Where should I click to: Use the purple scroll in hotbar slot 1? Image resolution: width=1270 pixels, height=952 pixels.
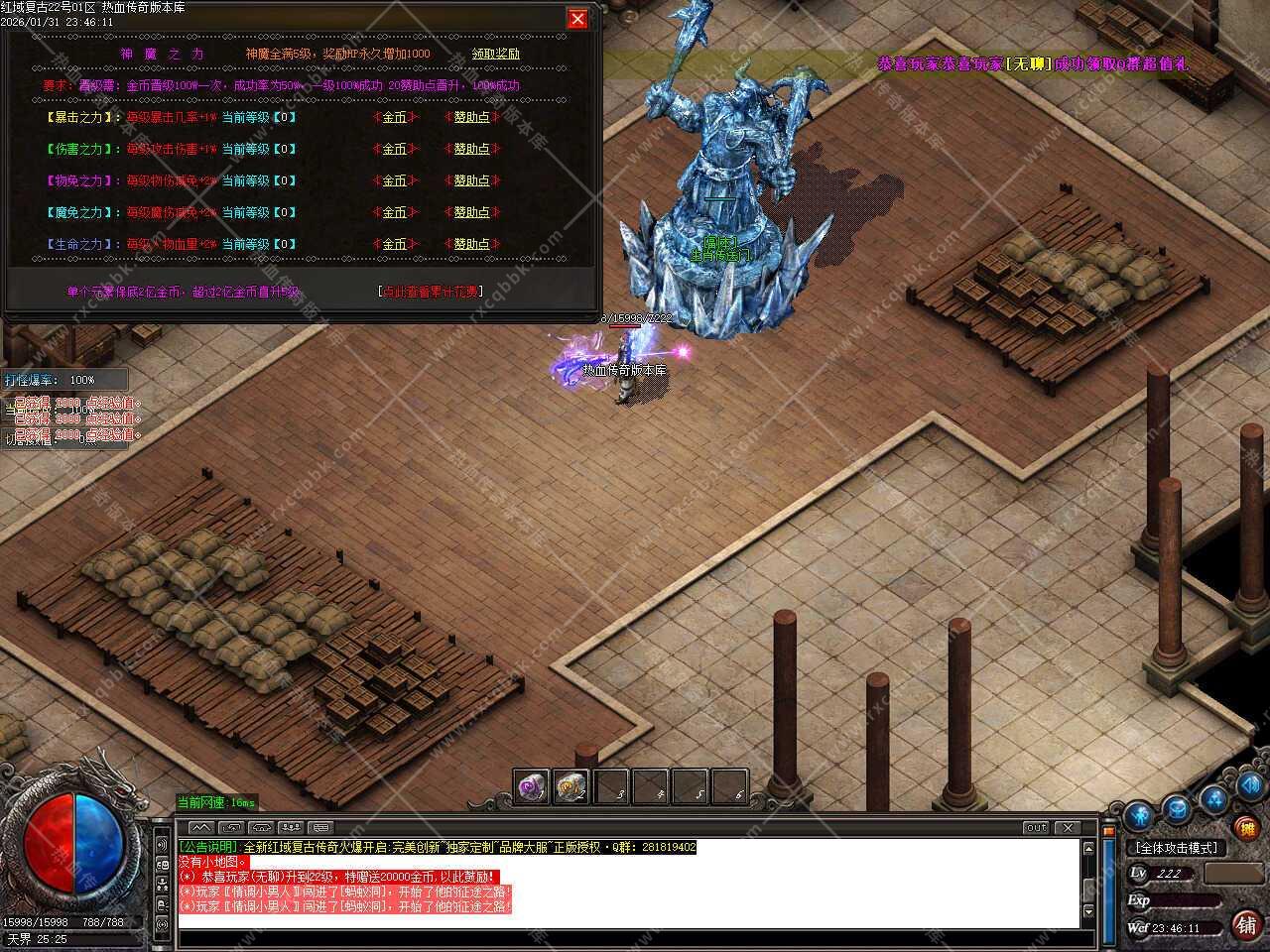532,787
